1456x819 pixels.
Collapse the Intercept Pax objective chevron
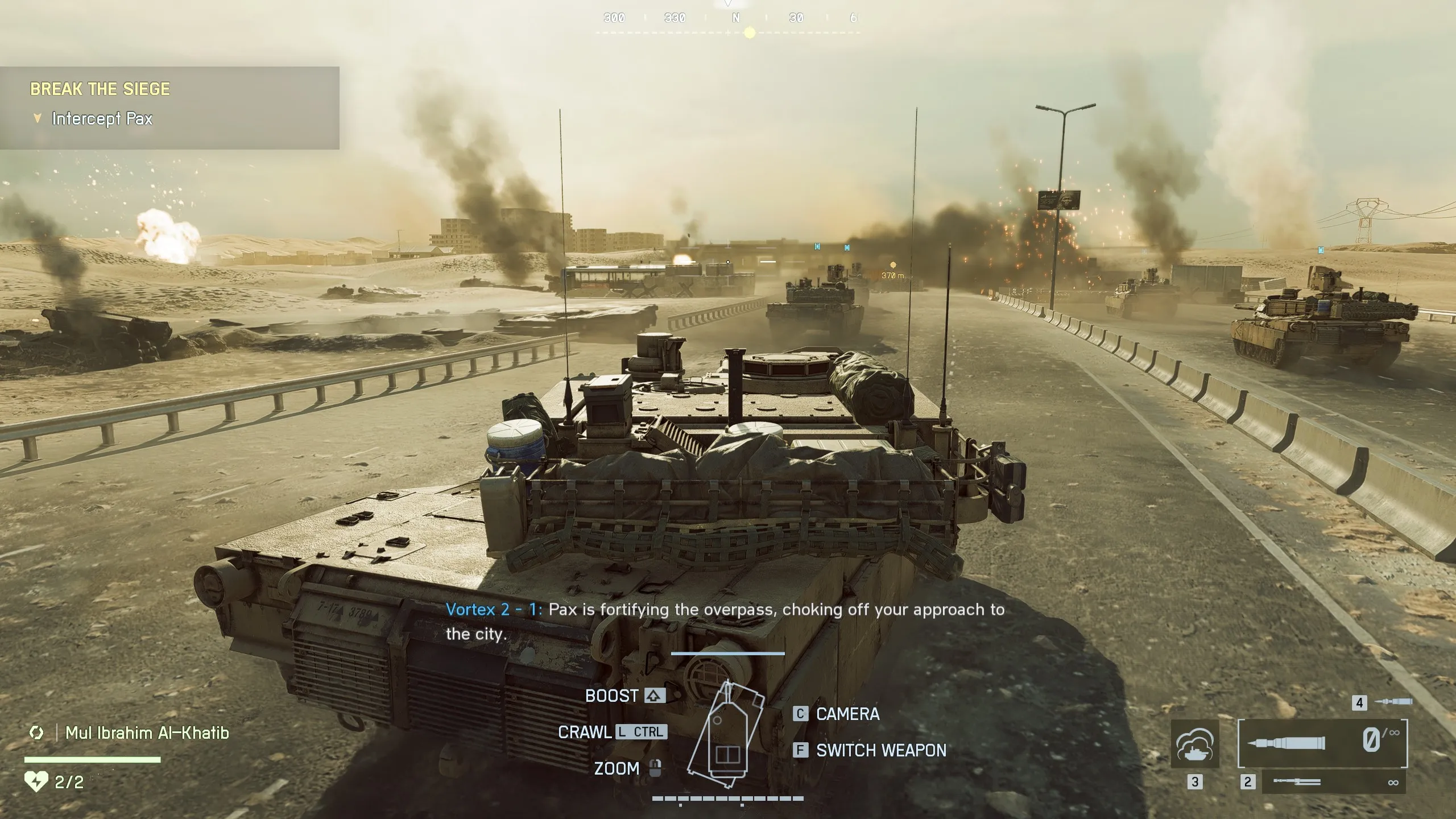pos(38,118)
